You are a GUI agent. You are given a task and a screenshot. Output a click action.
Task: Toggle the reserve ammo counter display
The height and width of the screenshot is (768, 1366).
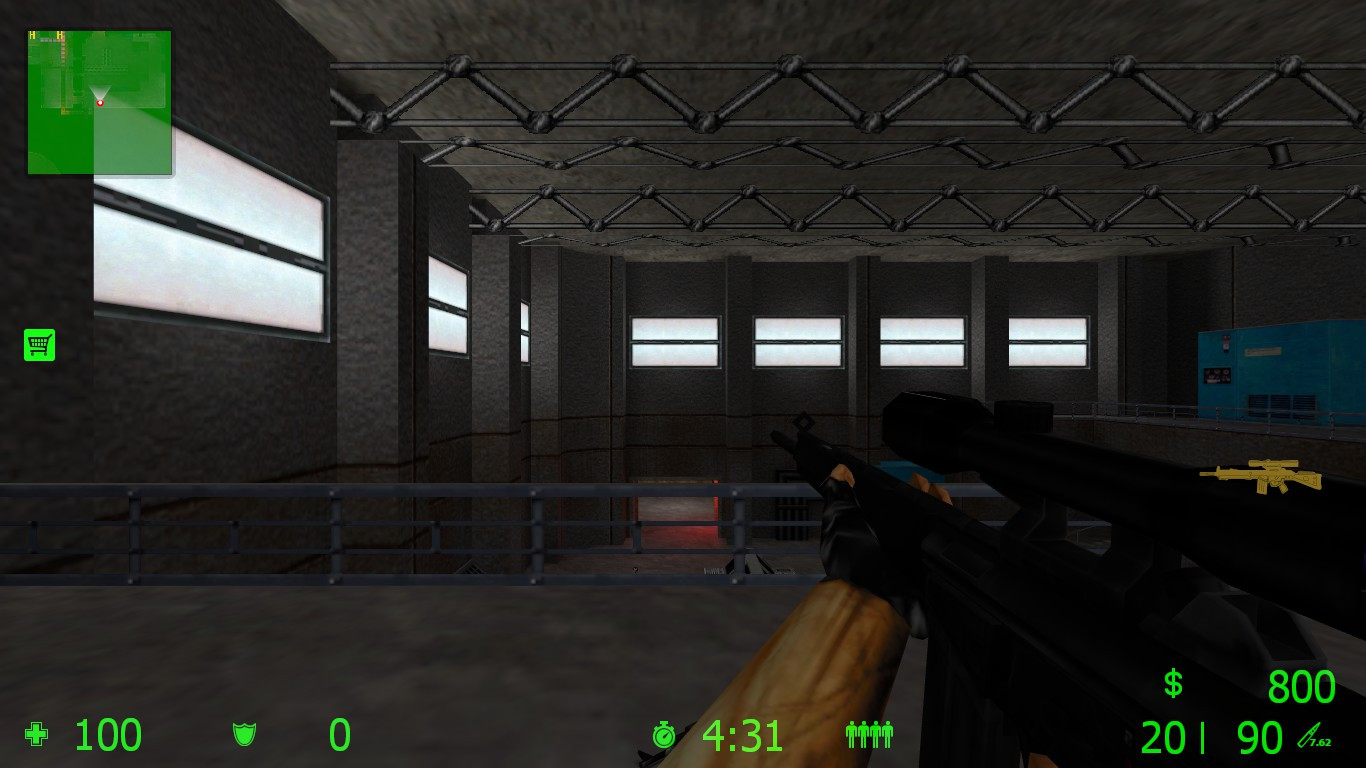1258,737
